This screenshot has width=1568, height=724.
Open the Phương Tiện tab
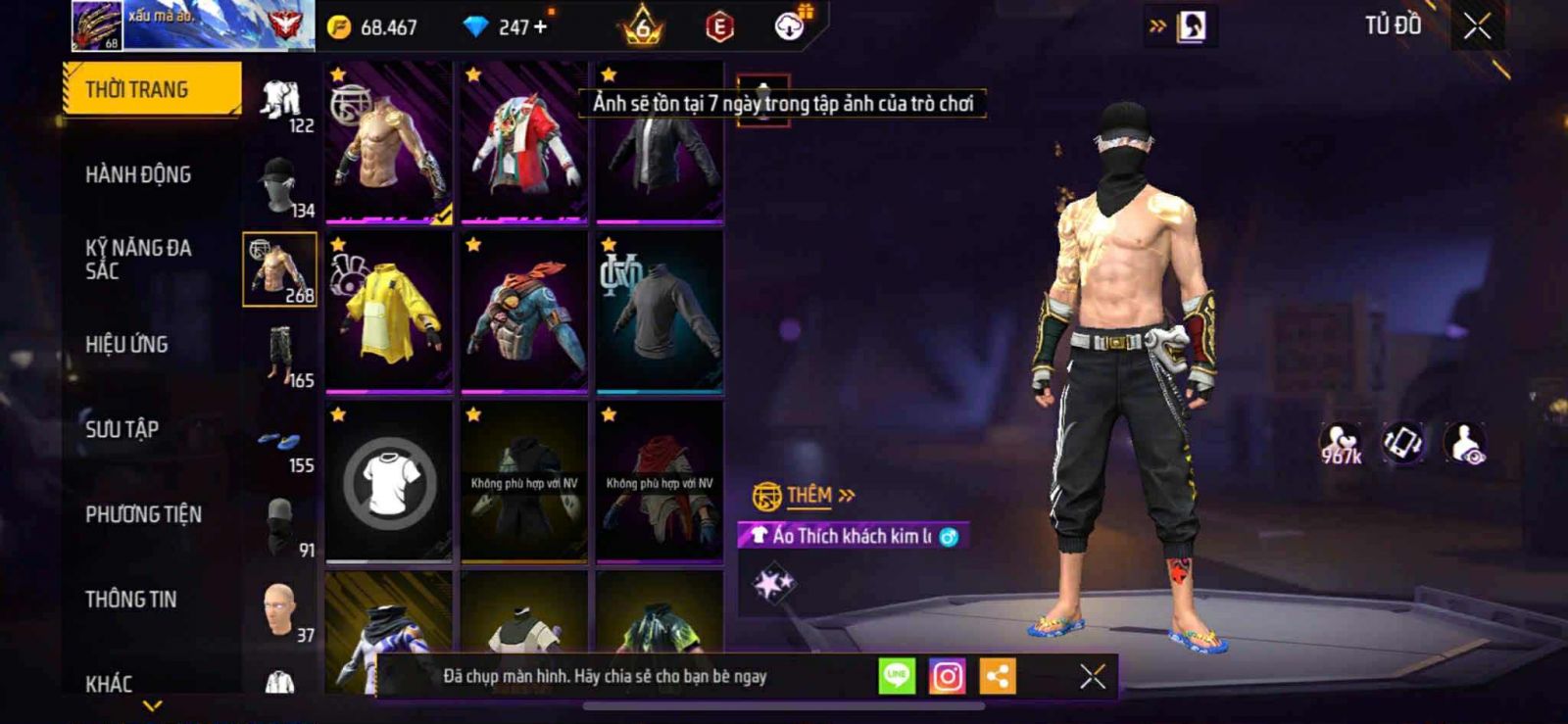(143, 514)
